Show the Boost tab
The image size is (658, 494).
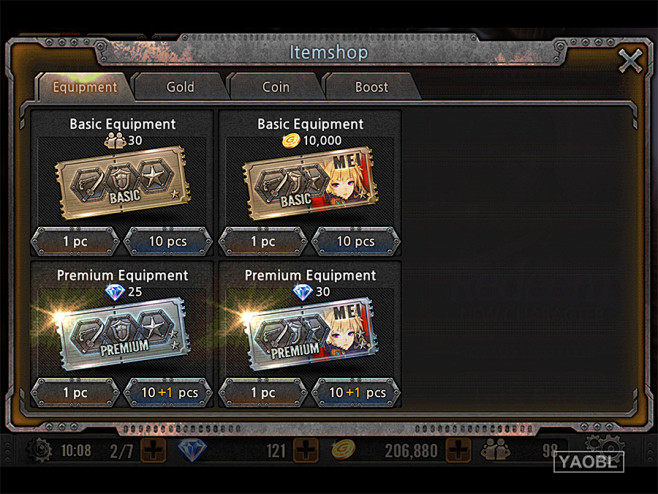[371, 87]
